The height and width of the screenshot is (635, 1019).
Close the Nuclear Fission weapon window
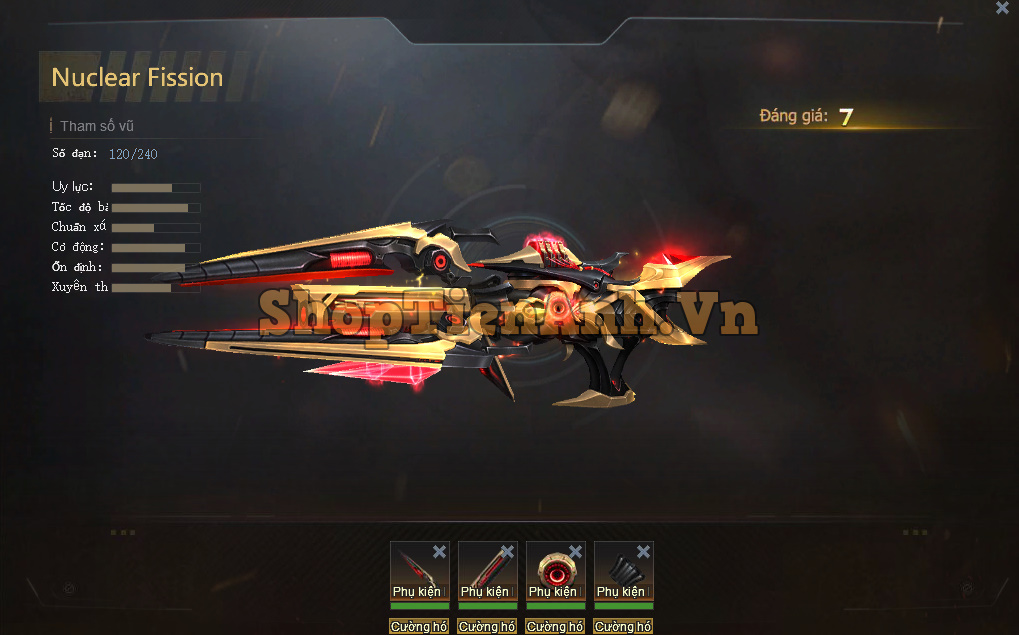pos(1002,8)
